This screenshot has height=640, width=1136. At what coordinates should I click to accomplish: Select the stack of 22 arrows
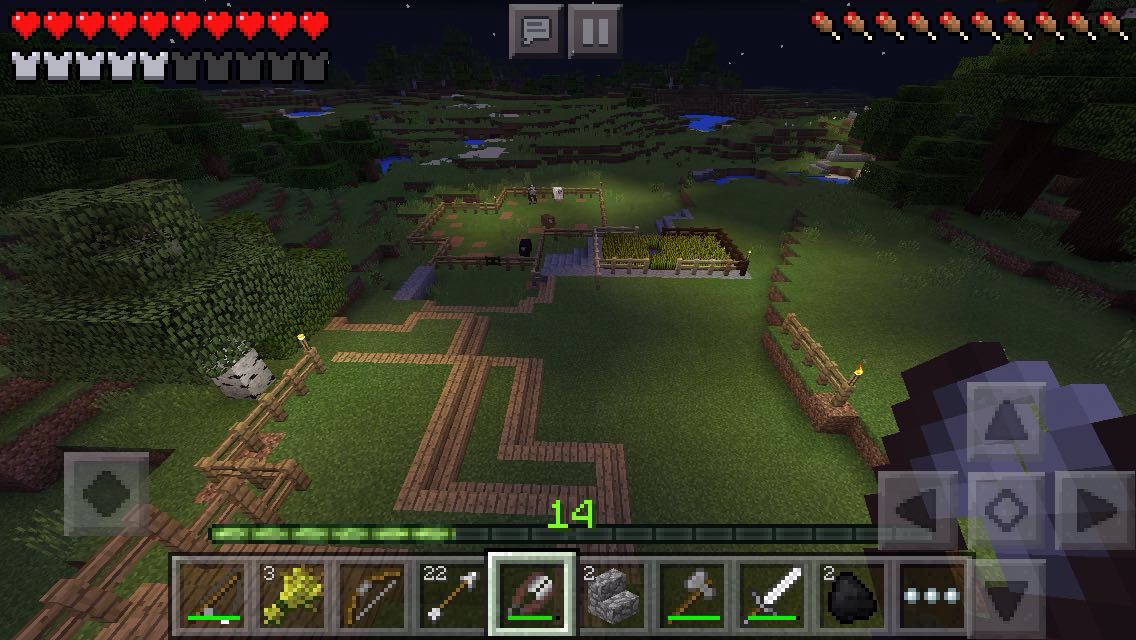click(x=451, y=595)
